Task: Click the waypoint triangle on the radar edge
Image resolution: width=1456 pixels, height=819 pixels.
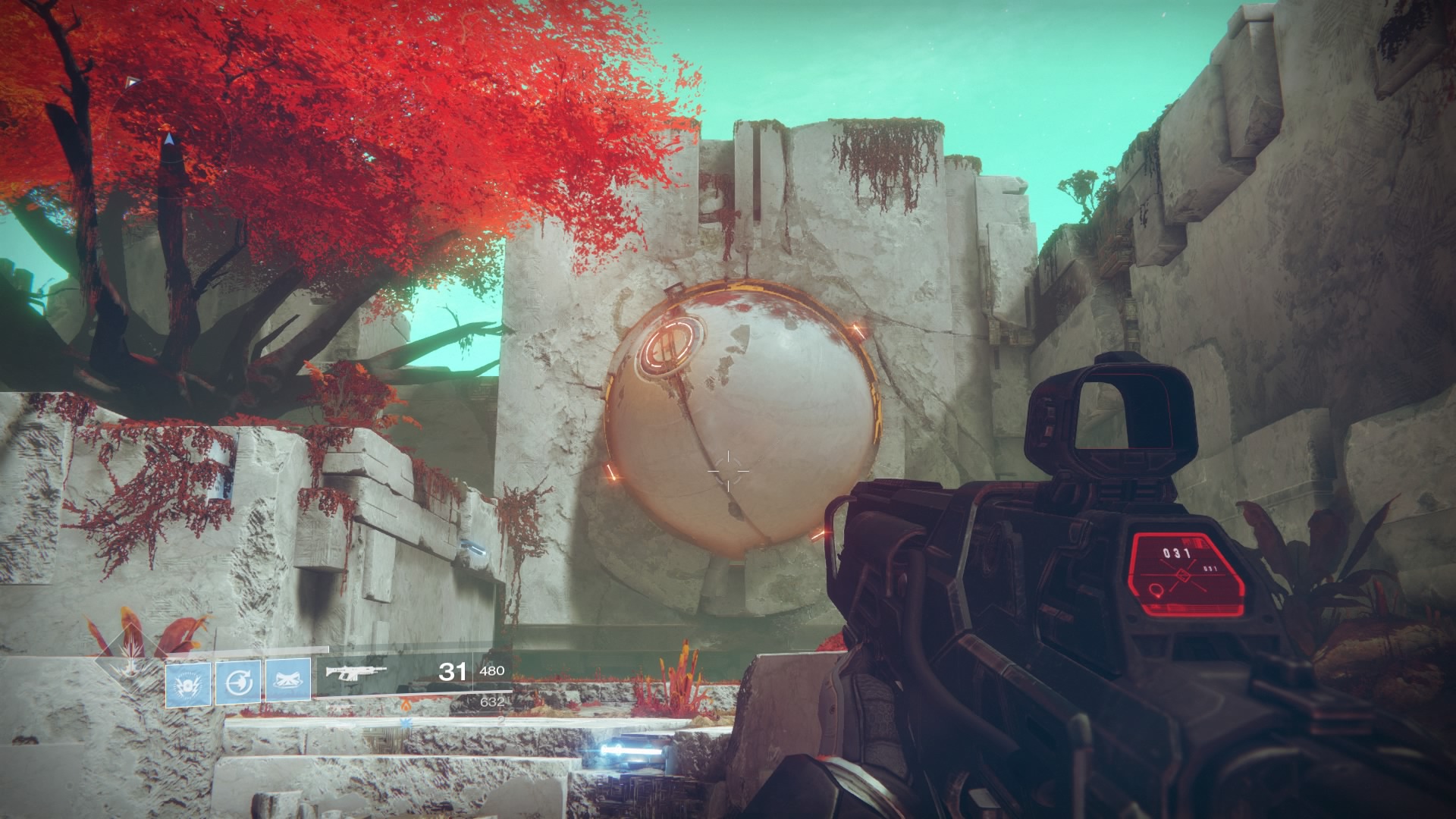Action: pos(133,82)
